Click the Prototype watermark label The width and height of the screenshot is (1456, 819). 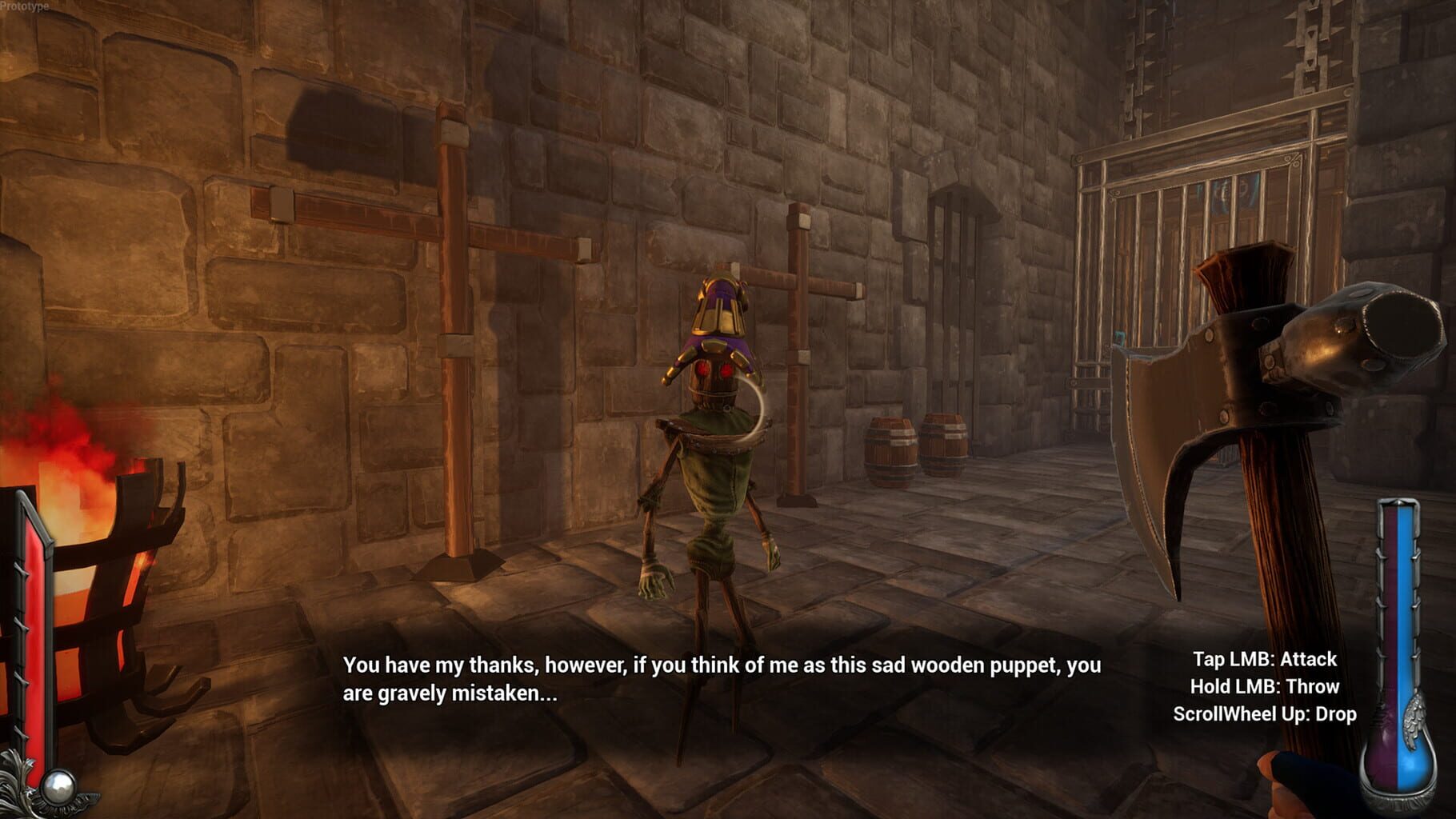(26, 6)
